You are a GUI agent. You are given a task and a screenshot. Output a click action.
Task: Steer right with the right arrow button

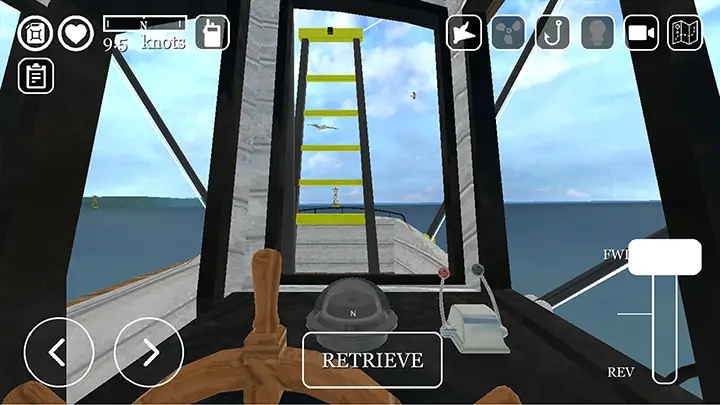click(x=149, y=352)
